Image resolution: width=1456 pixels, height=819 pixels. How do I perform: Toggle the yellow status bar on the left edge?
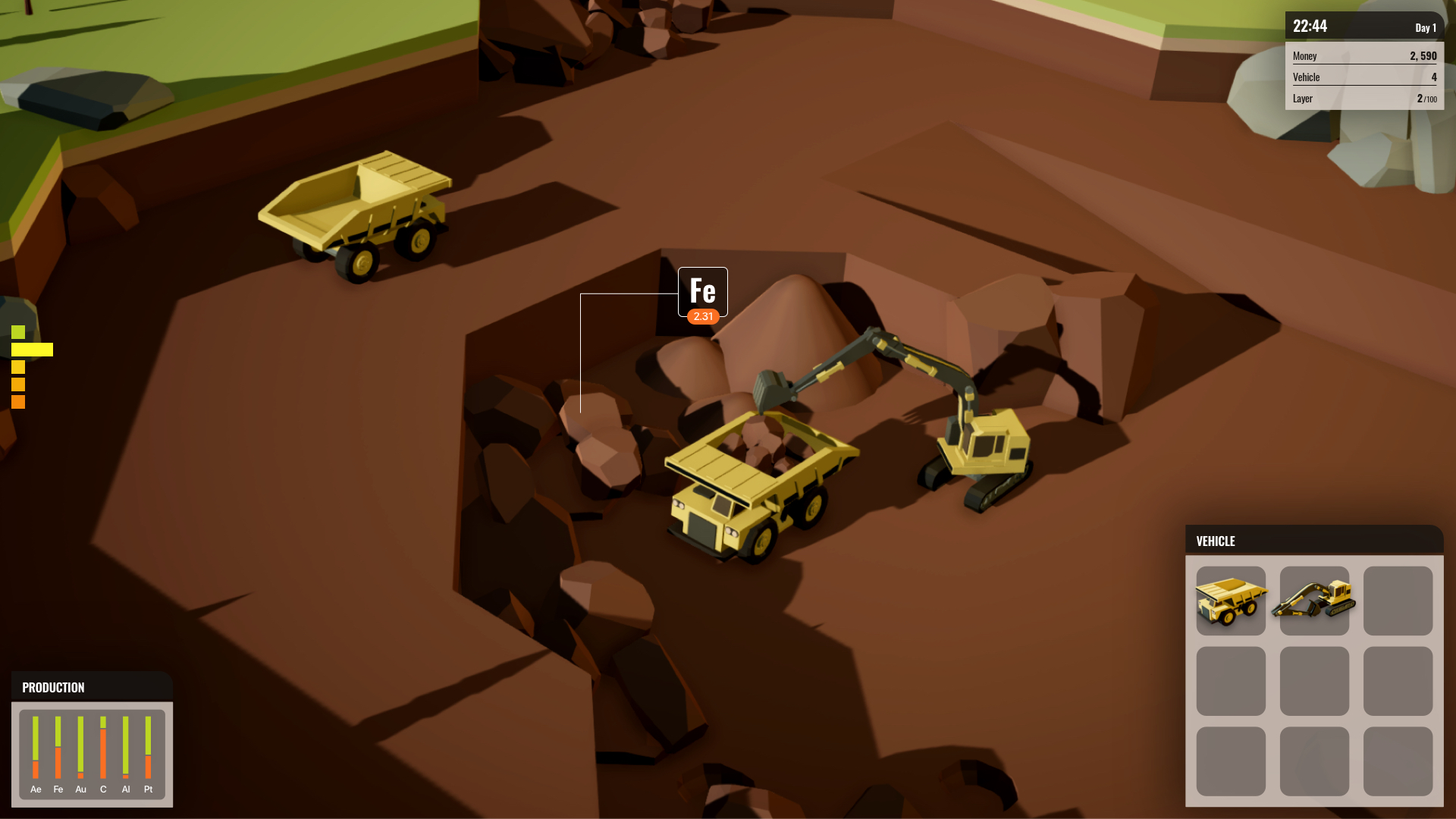pyautogui.click(x=32, y=349)
